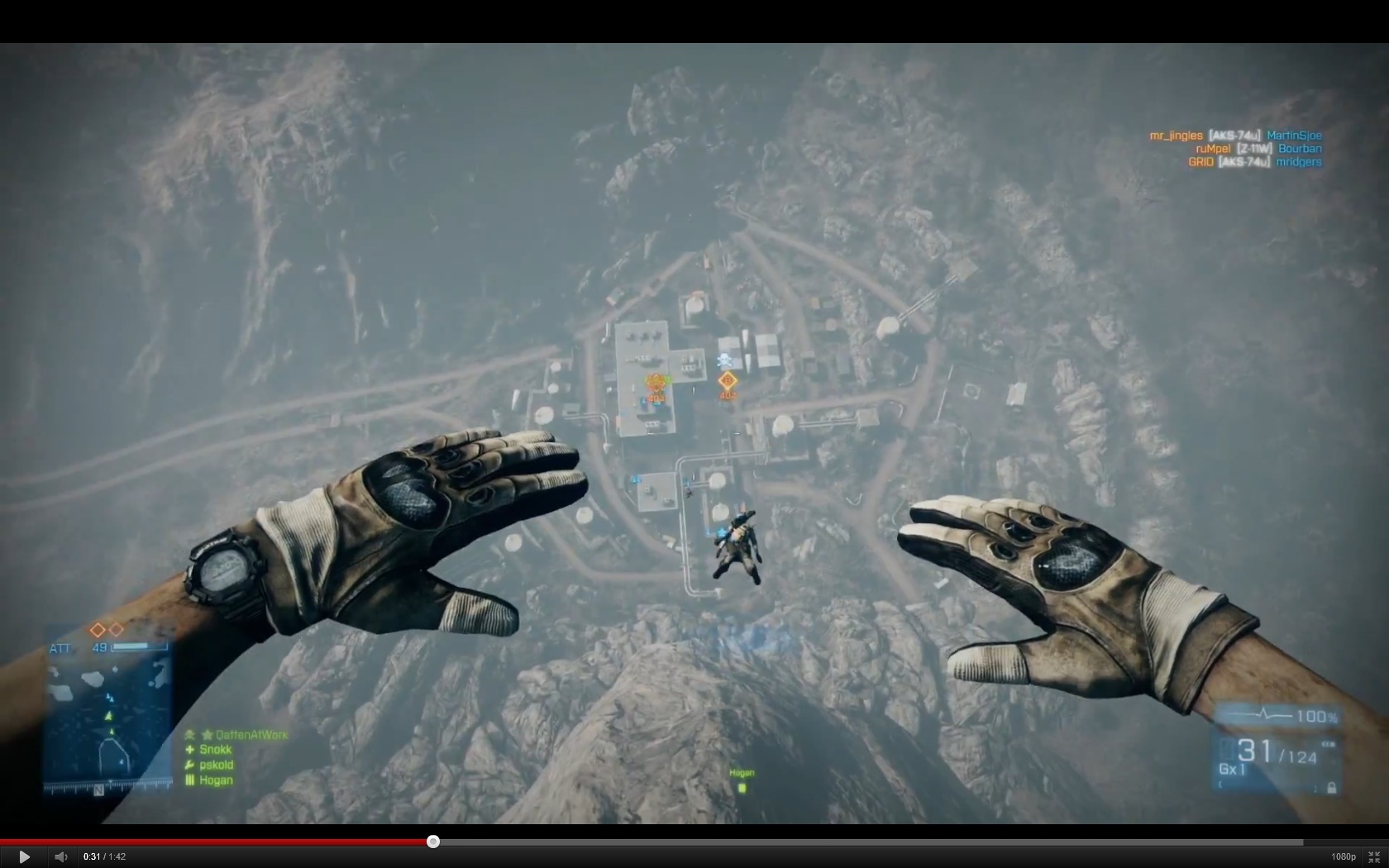
Task: Open the 1080p quality selector
Action: pyautogui.click(x=1343, y=856)
